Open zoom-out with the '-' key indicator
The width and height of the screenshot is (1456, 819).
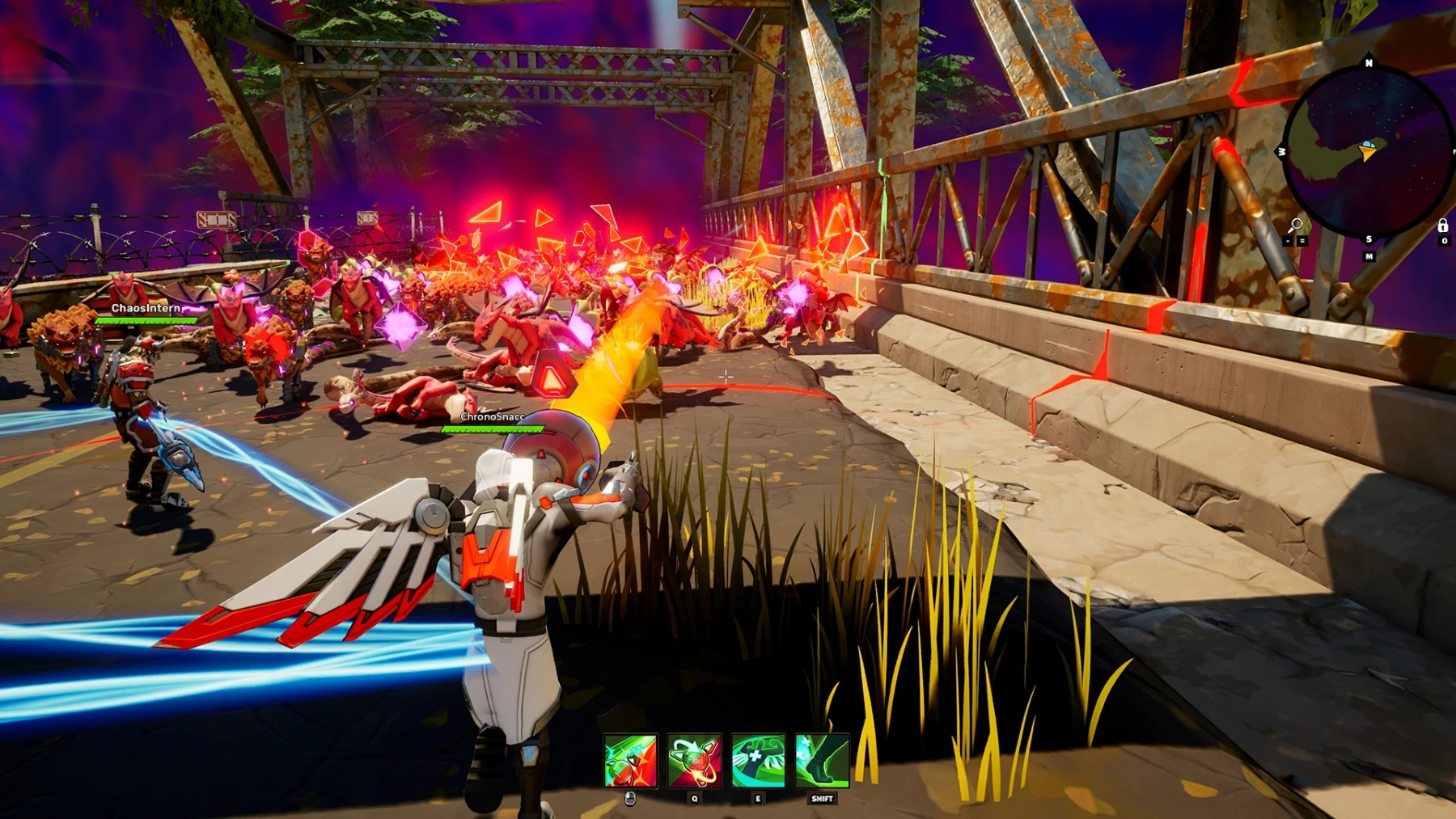pos(1288,240)
